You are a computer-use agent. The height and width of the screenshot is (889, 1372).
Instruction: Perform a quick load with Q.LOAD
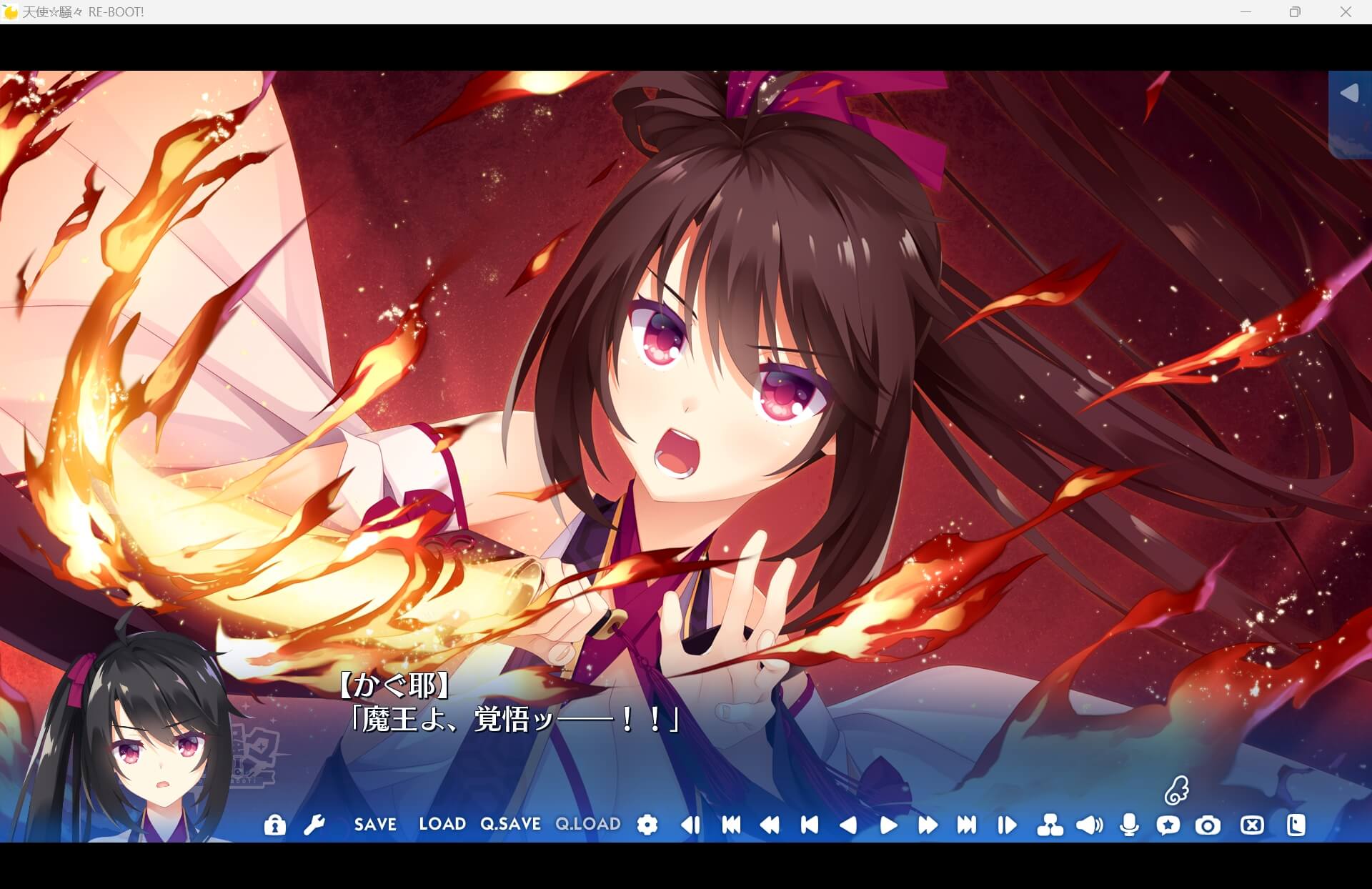pos(588,825)
